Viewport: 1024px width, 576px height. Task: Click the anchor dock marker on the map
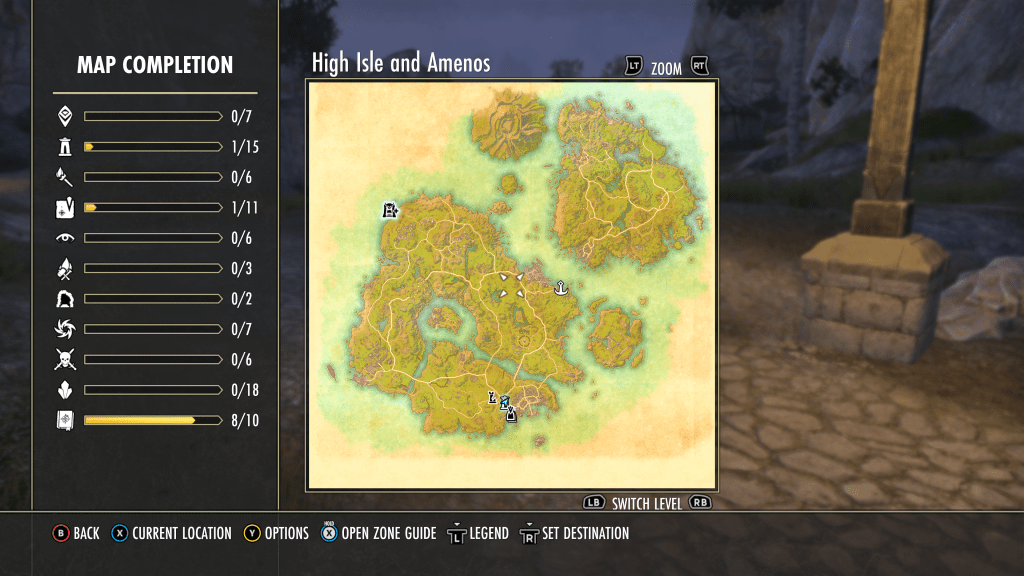pyautogui.click(x=561, y=289)
